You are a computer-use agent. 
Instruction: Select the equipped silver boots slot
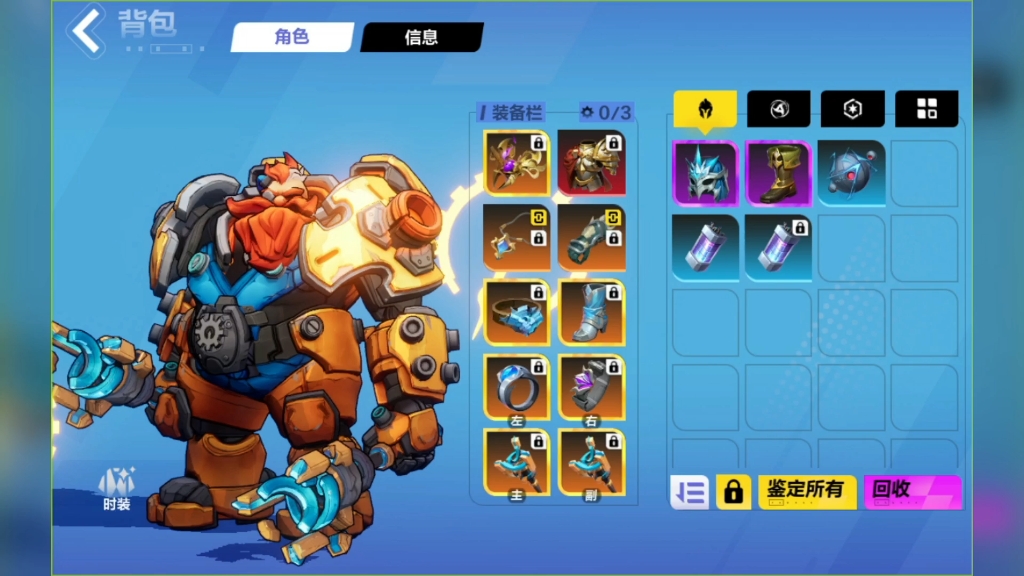[591, 311]
